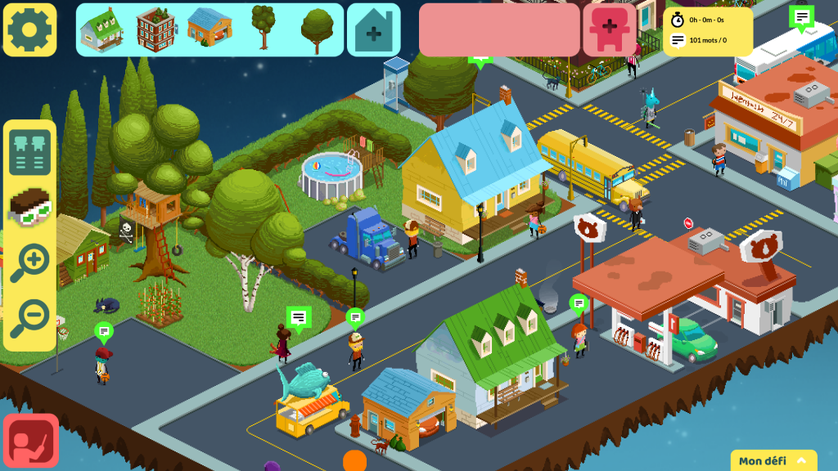Open the speech bubble above the white bus

click(x=801, y=17)
